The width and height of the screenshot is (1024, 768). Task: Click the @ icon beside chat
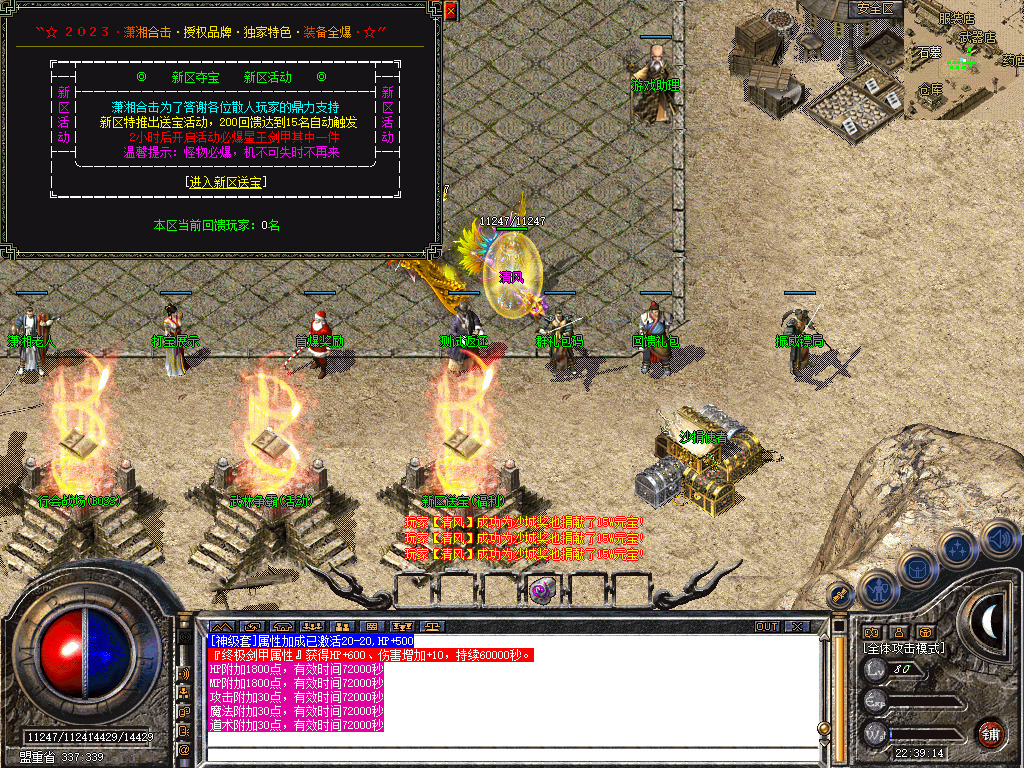point(184,748)
